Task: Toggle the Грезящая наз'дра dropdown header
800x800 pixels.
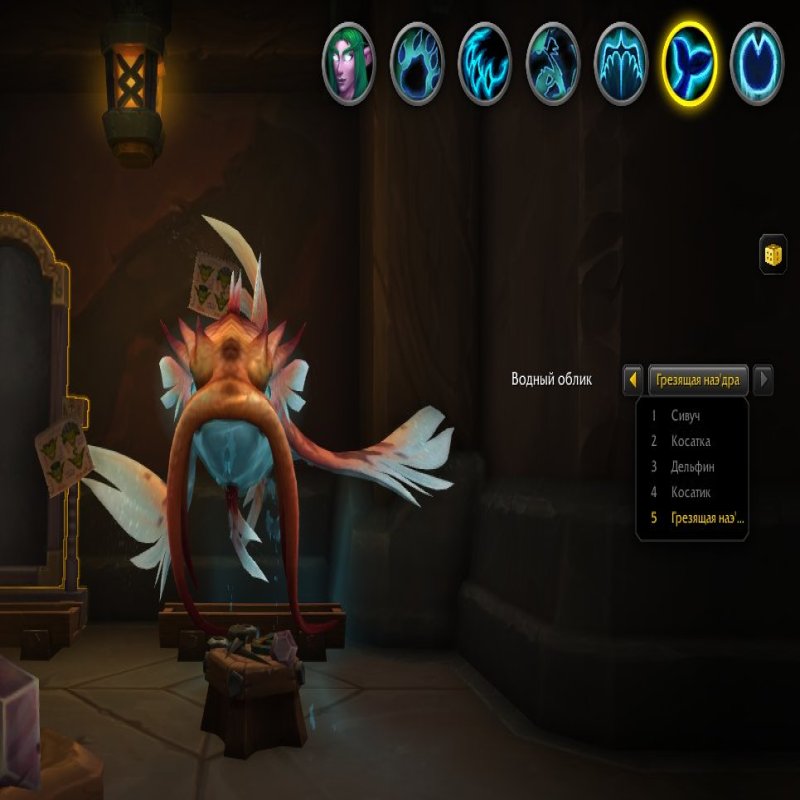Action: 698,380
